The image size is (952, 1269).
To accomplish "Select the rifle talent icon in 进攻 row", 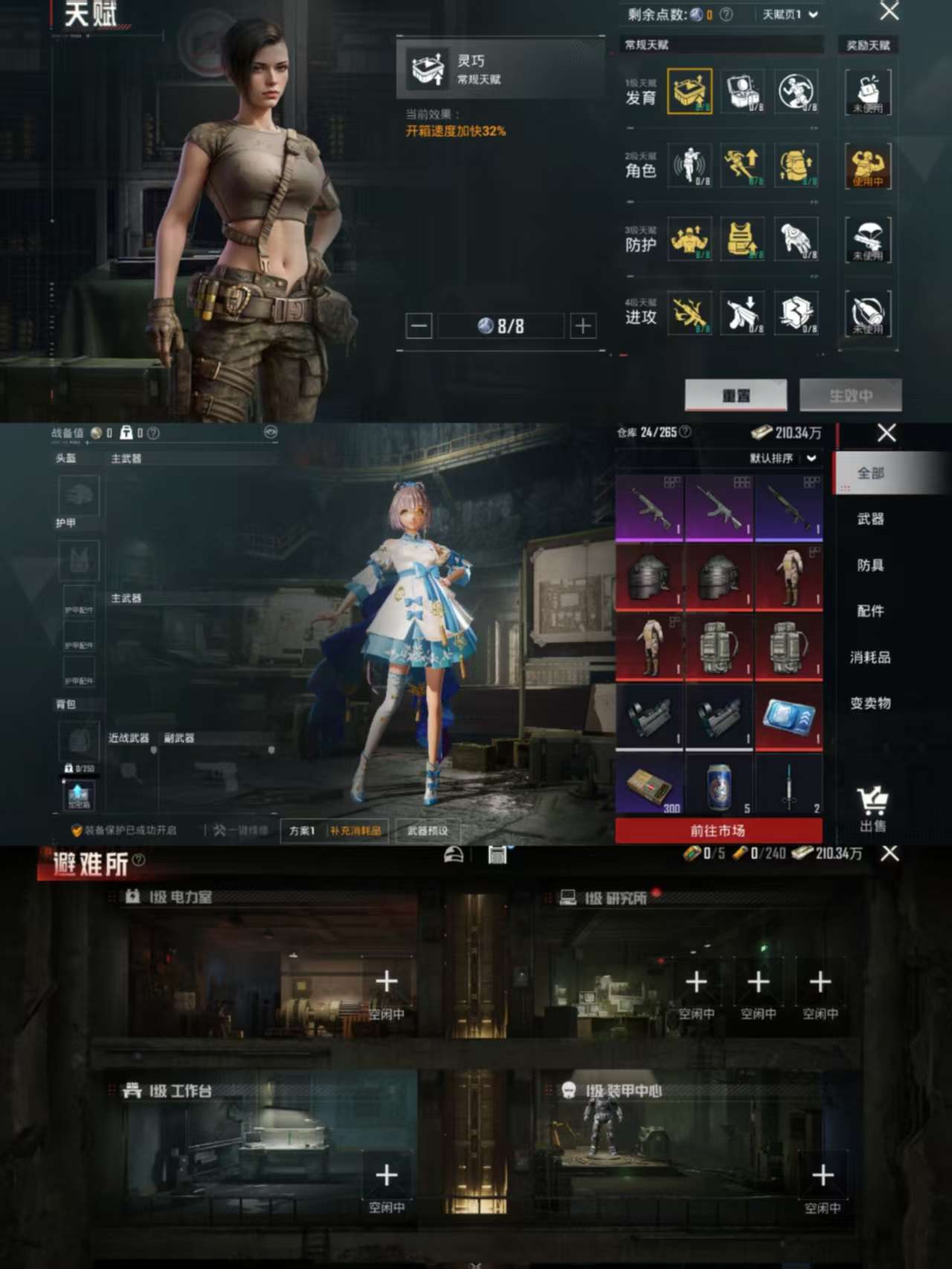I will 689,313.
